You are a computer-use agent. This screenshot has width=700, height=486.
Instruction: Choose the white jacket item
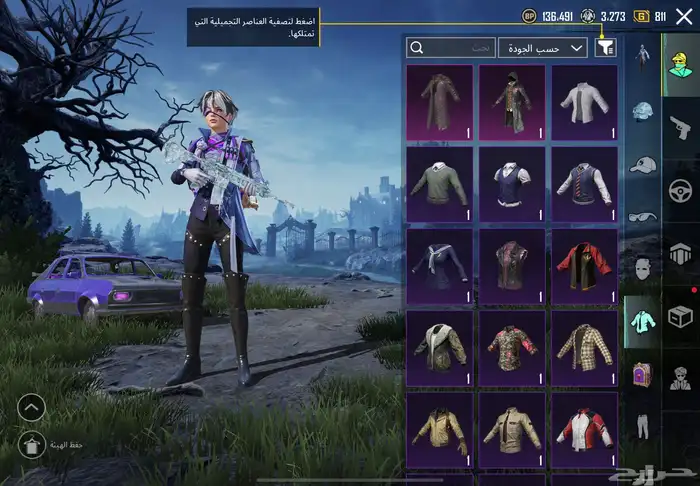[584, 102]
